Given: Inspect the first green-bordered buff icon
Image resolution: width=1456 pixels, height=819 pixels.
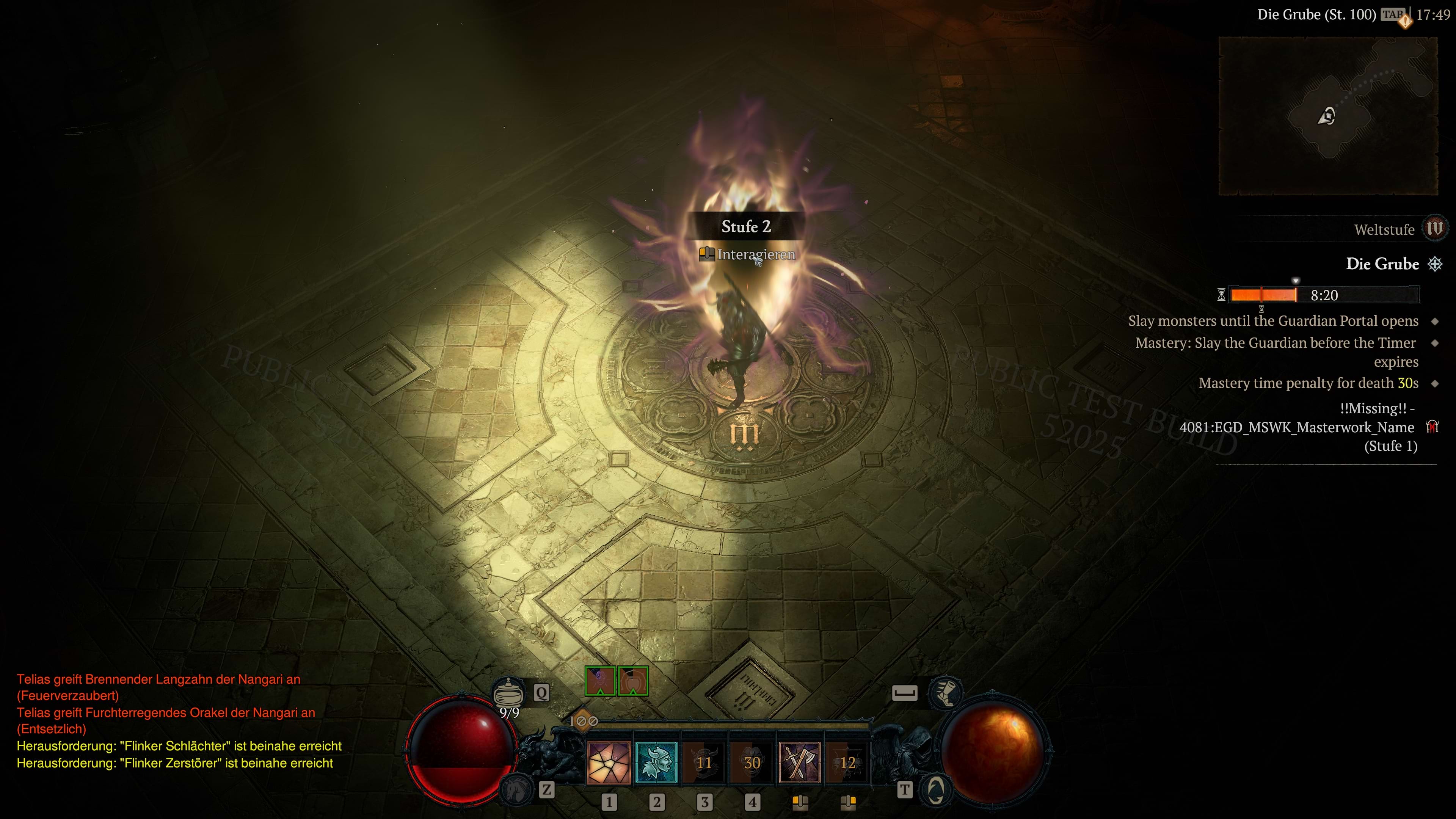Looking at the screenshot, I should pos(600,681).
